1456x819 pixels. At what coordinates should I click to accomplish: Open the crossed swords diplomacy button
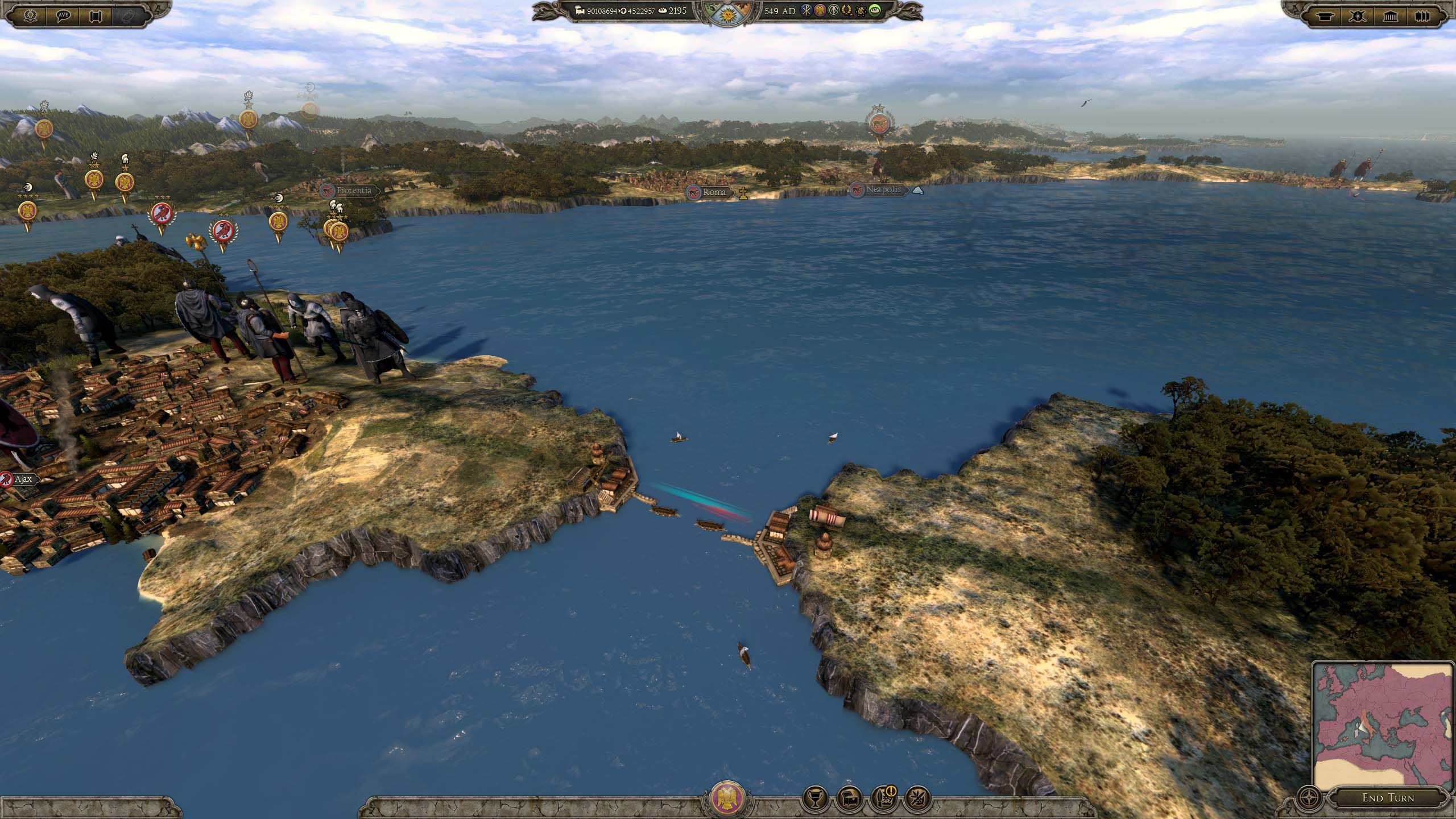[x=917, y=797]
